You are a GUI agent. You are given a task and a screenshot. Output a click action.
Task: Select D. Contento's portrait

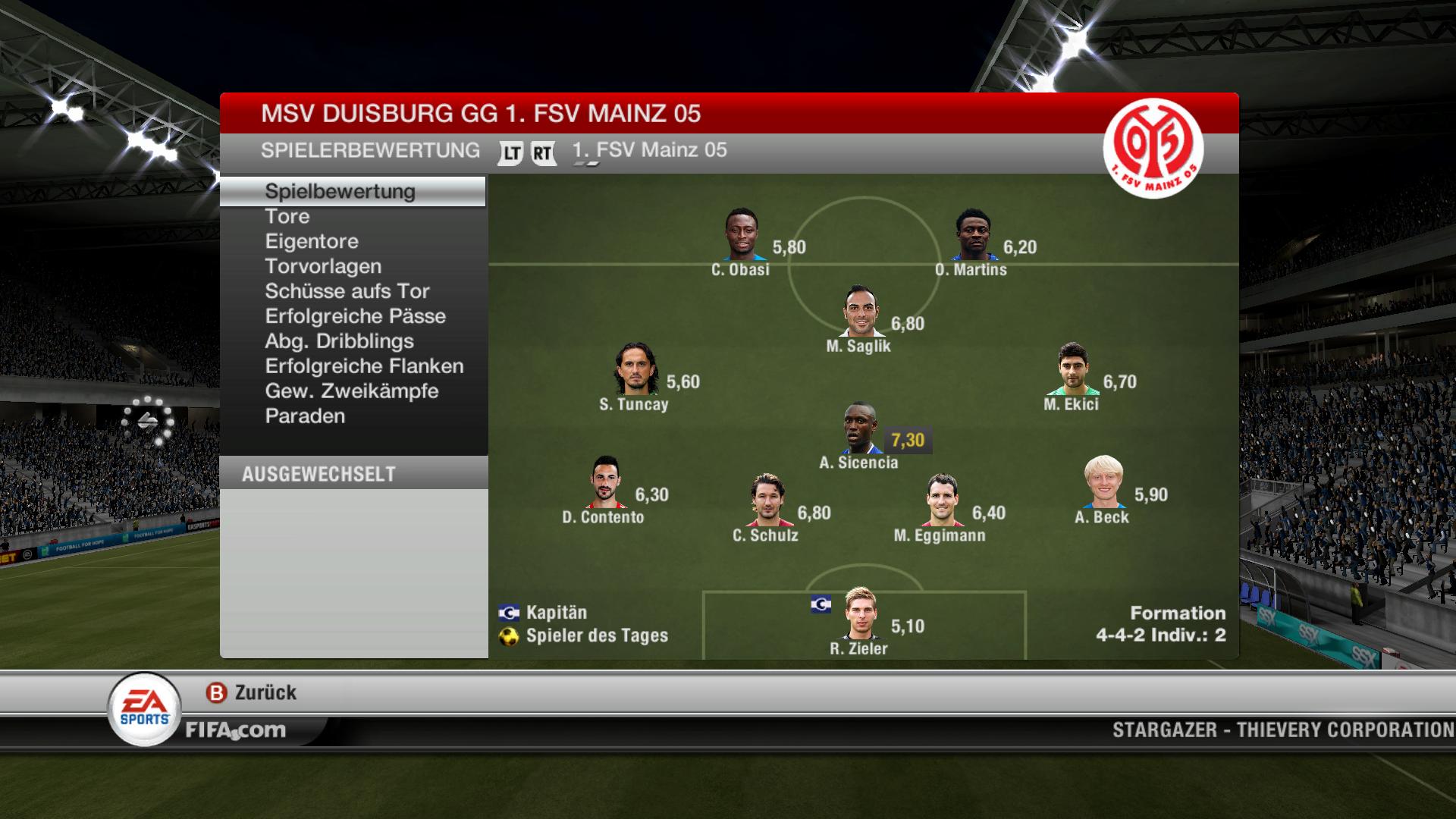(605, 483)
